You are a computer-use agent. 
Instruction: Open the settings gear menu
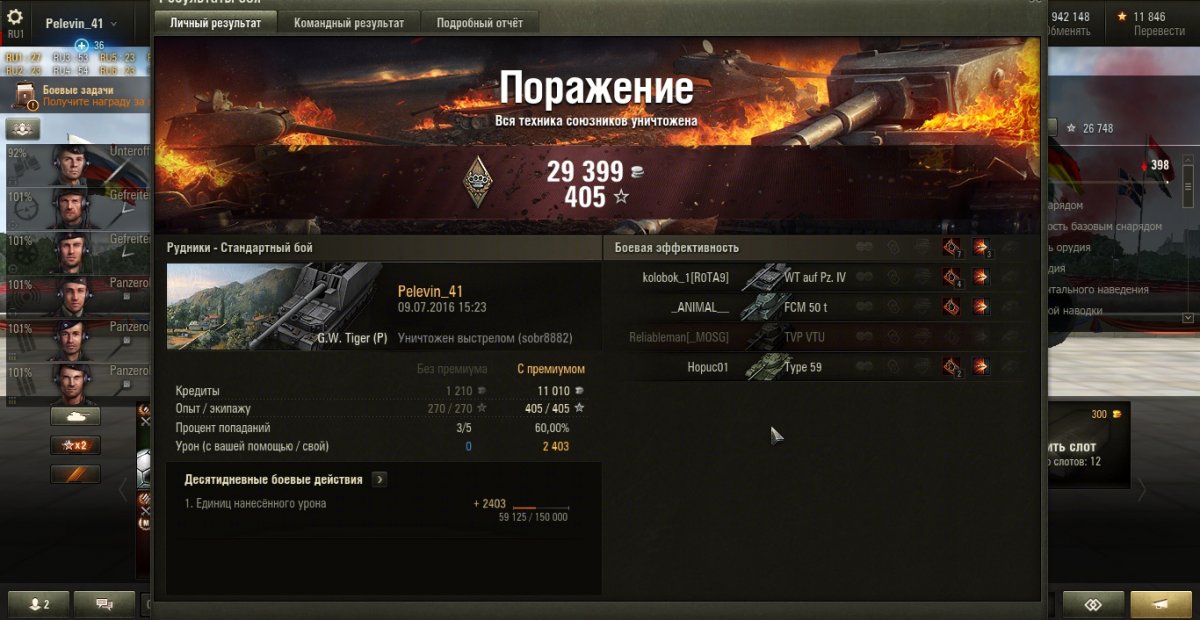click(15, 17)
